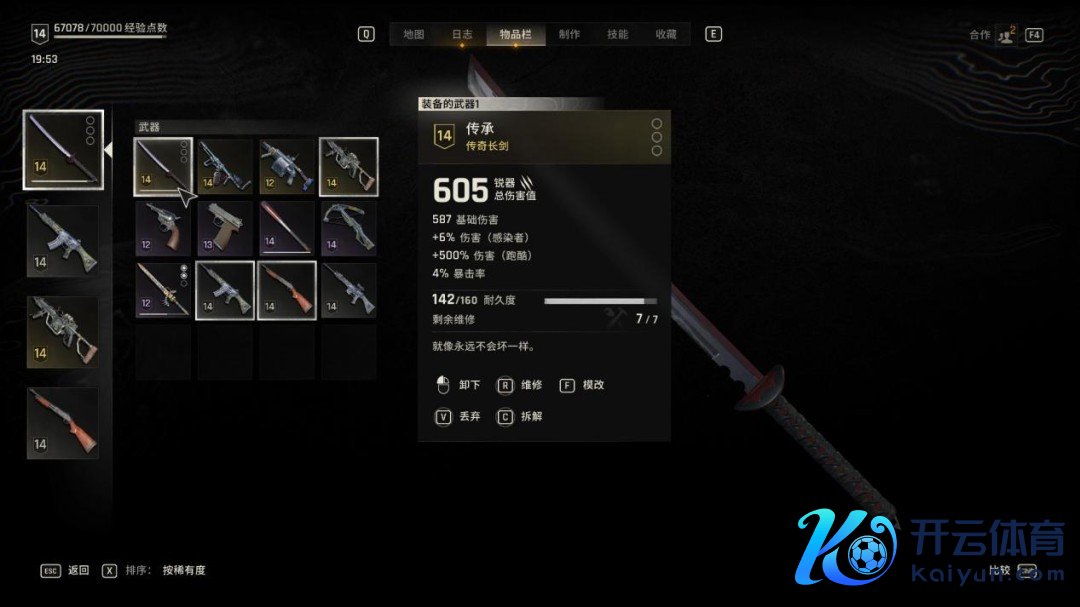Open the 日志 (Journal) tab
Image resolution: width=1080 pixels, height=607 pixels.
click(462, 34)
